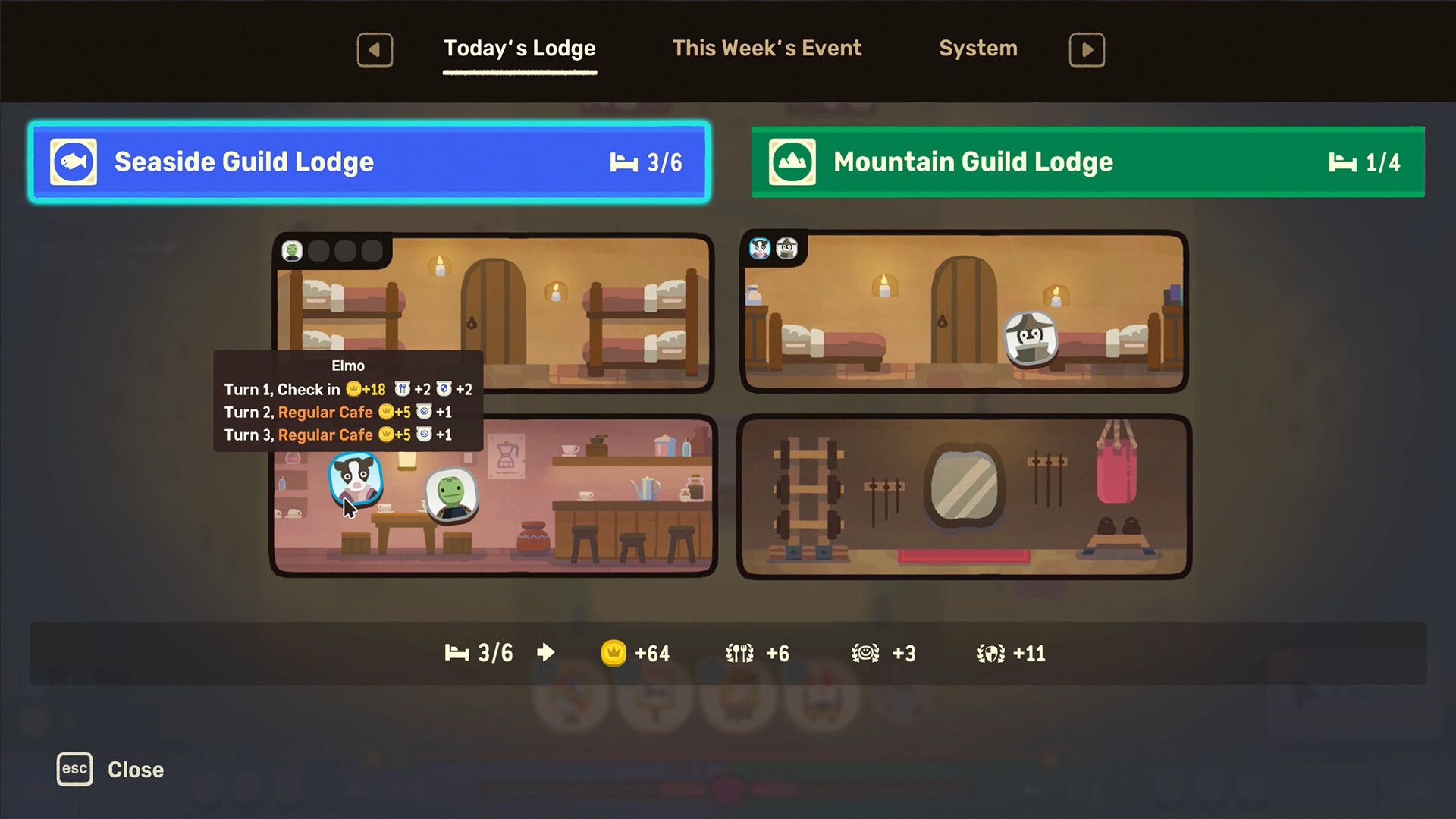Click the shield laurel icon showing +11

click(991, 652)
